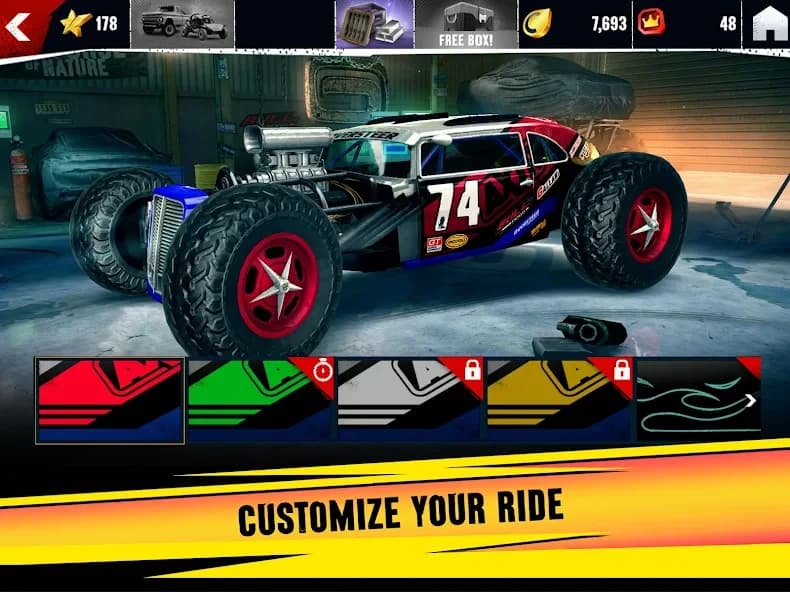The width and height of the screenshot is (790, 592).
Task: Choose the black flame pattern livery
Action: pyautogui.click(x=698, y=399)
